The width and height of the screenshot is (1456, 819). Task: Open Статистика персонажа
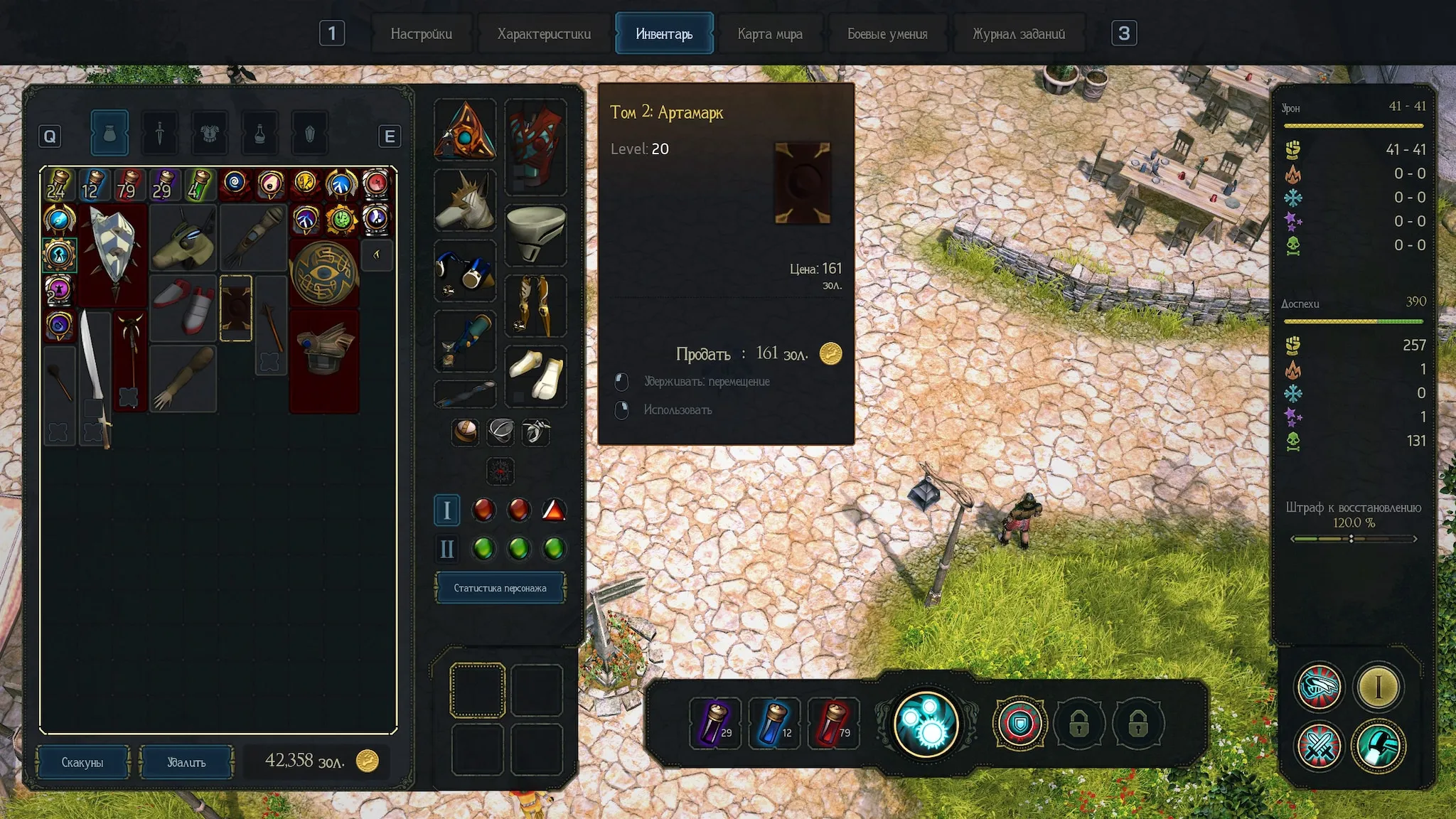coord(500,588)
